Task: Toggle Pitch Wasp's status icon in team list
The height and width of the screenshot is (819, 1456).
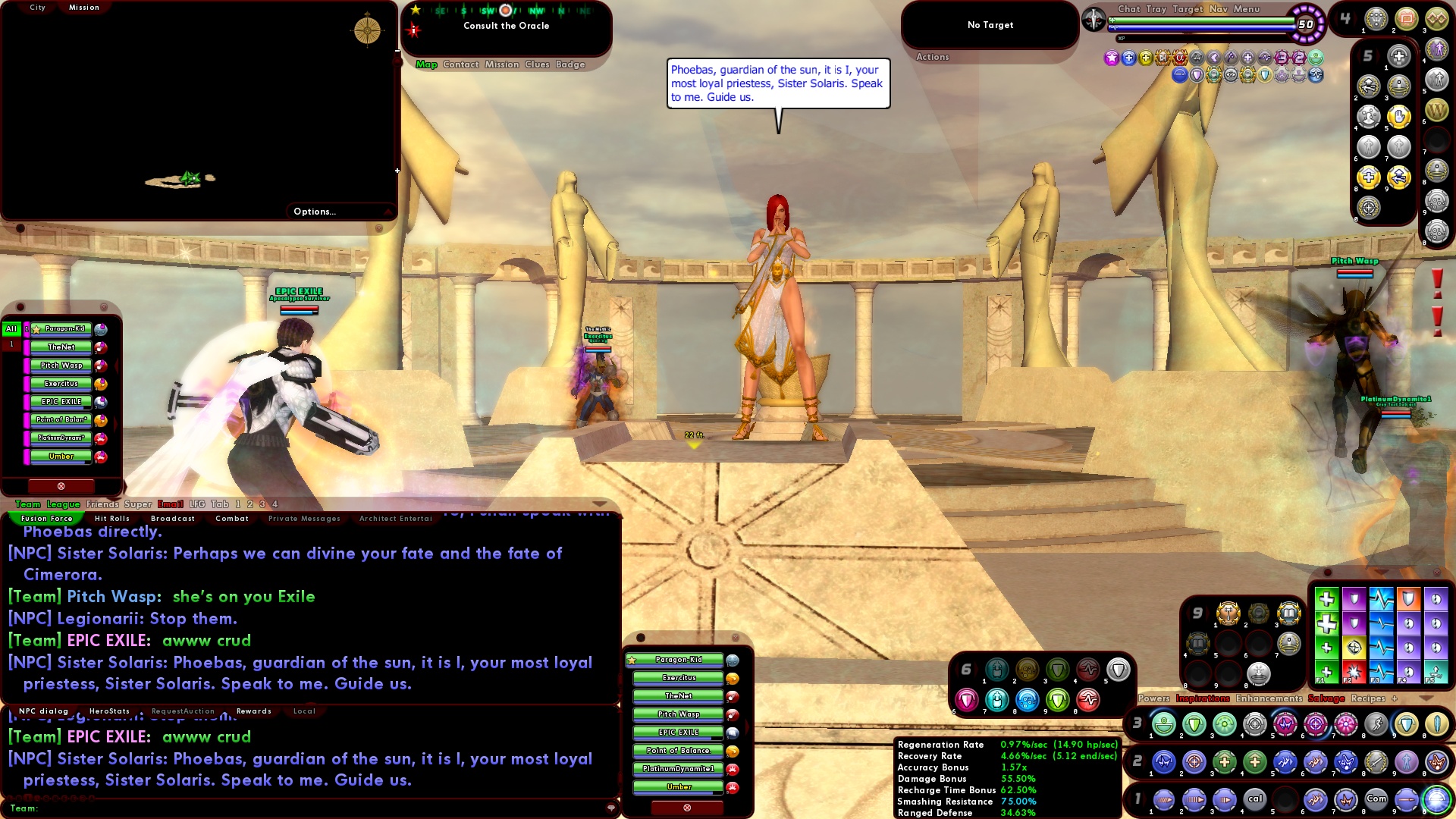Action: point(100,366)
